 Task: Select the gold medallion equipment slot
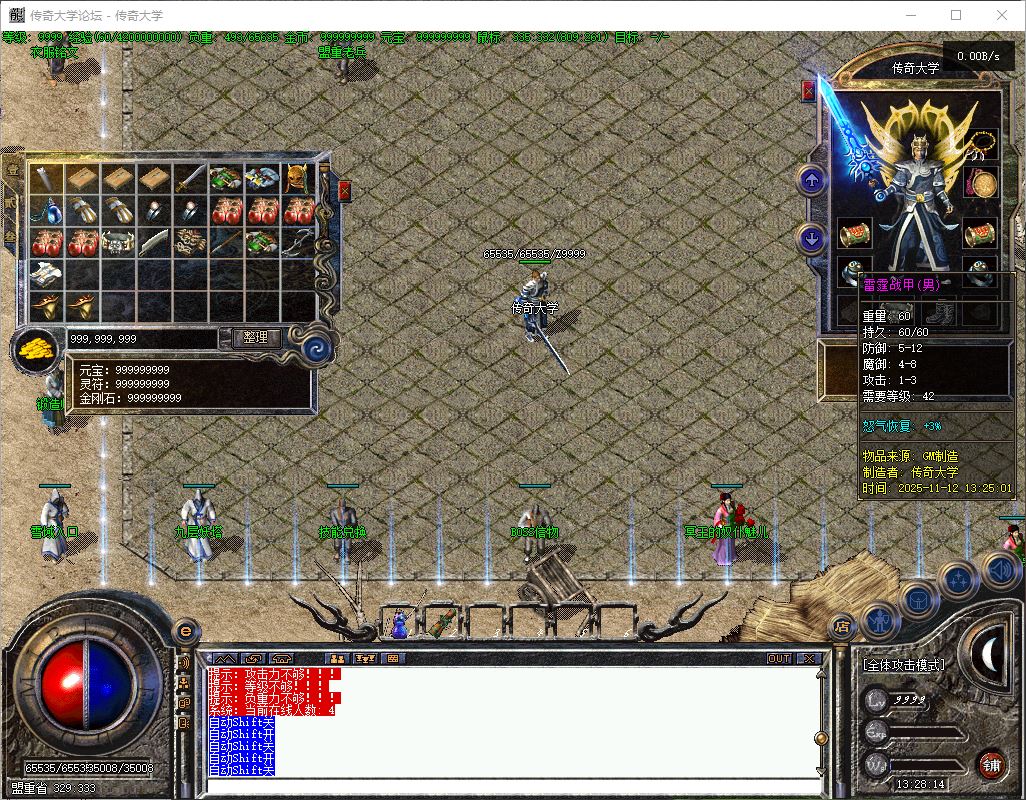[x=982, y=184]
